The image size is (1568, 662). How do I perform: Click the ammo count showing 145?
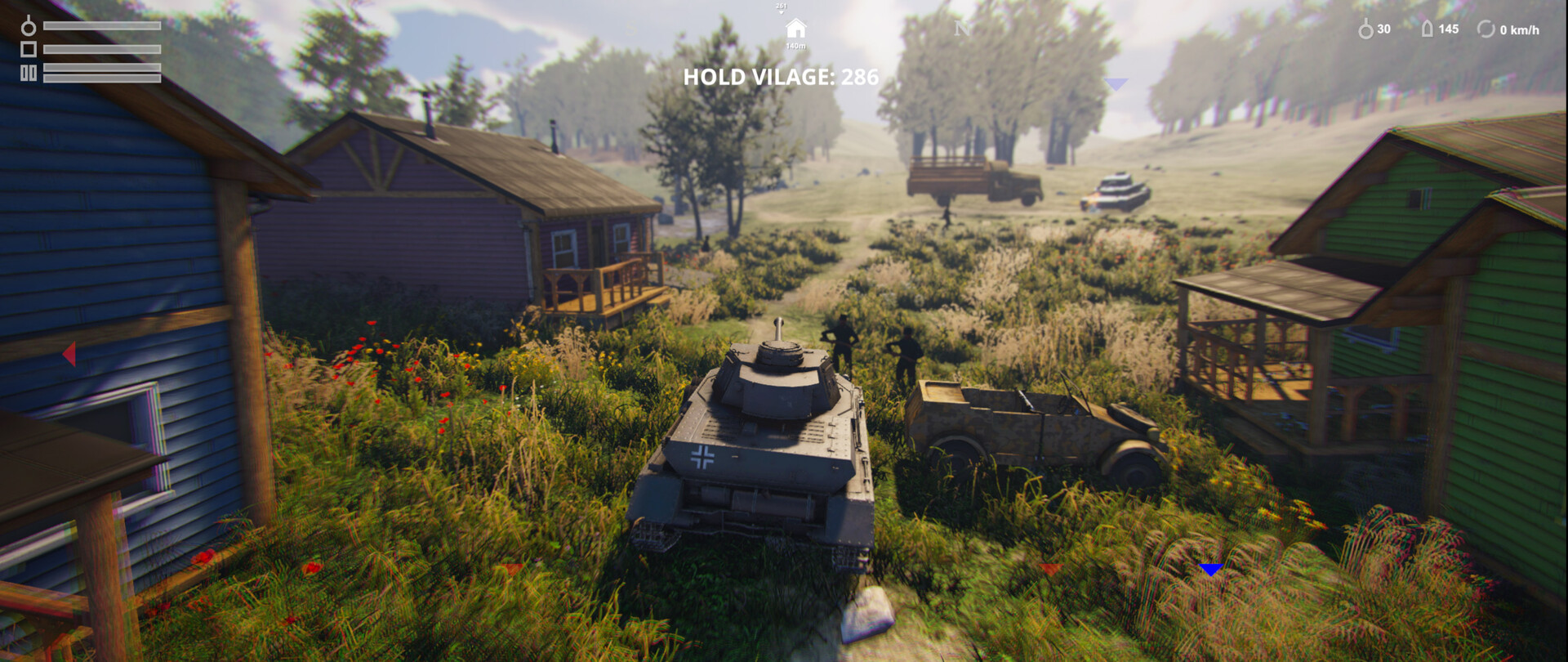point(1450,29)
